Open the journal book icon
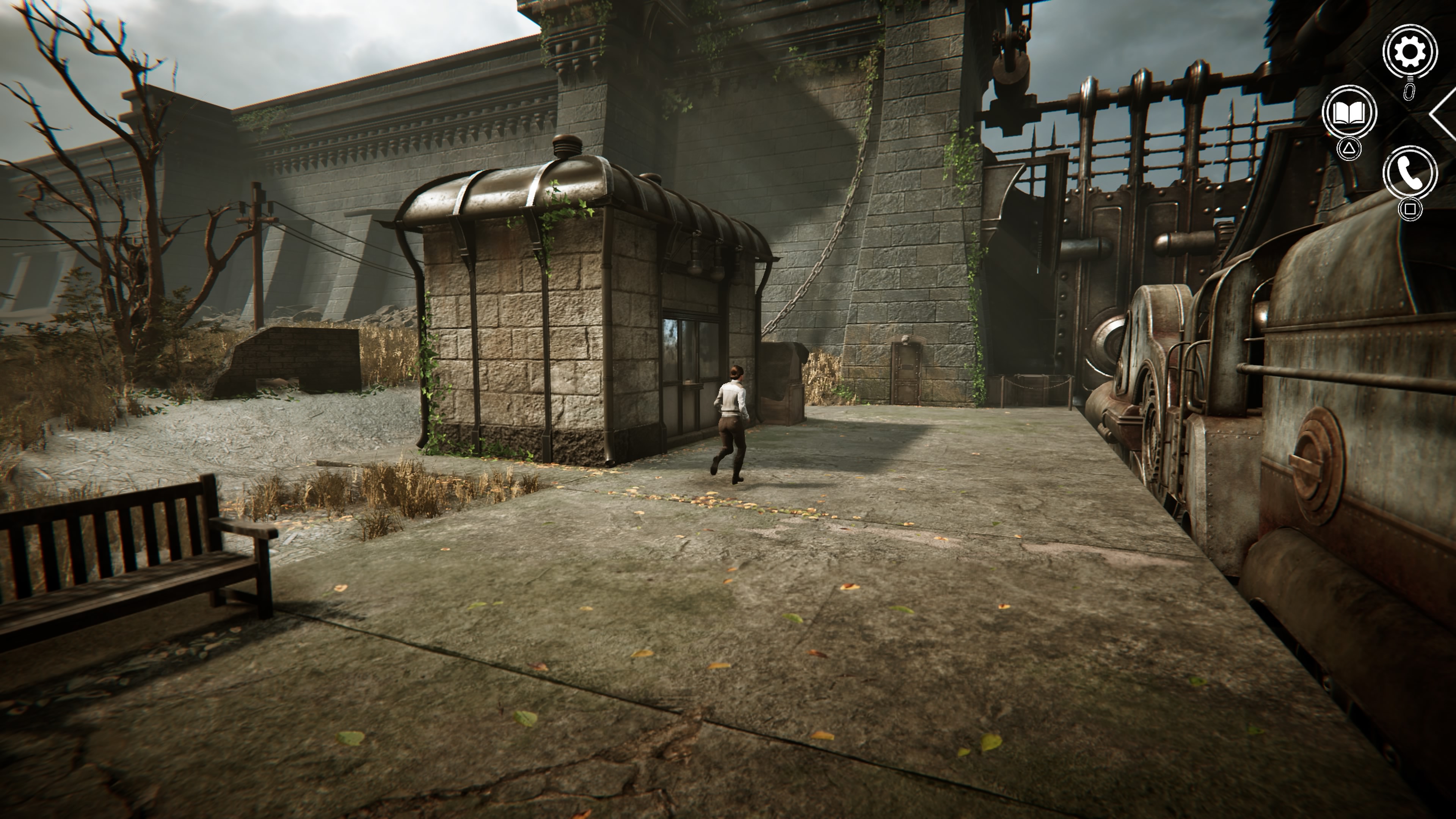The height and width of the screenshot is (819, 1456). coord(1349,113)
